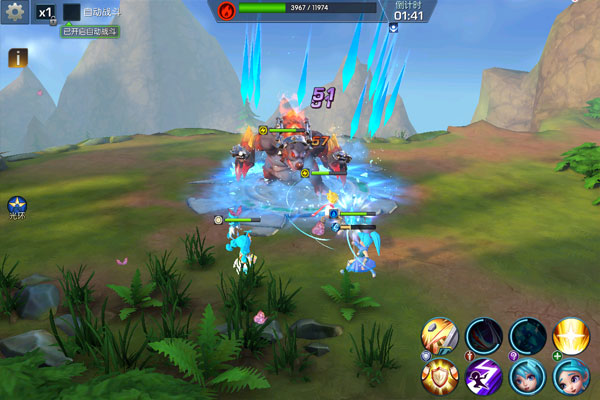The height and width of the screenshot is (400, 600).
Task: Open the gear settings menu
Action: pyautogui.click(x=15, y=13)
